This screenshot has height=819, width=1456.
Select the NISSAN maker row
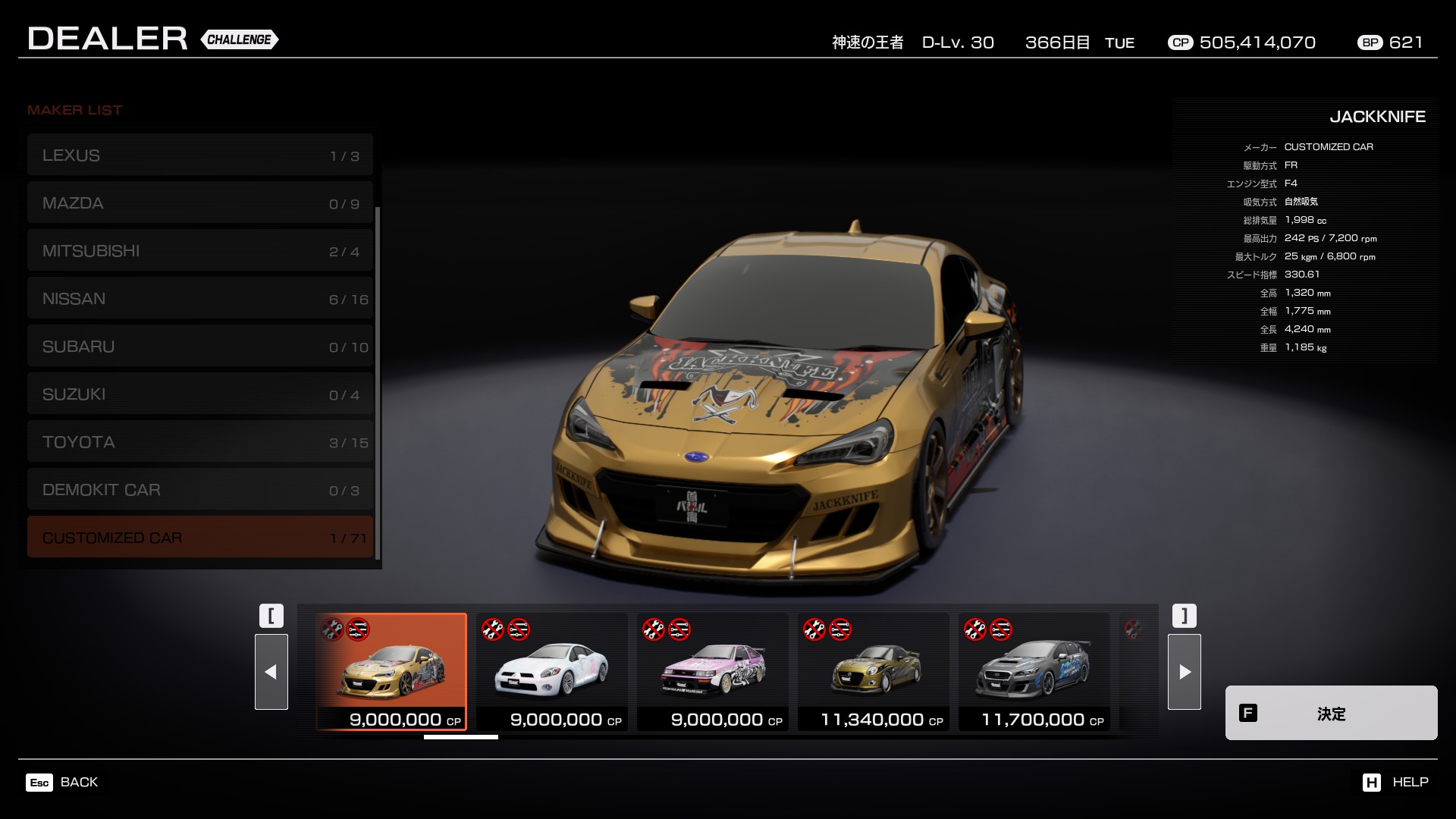[x=200, y=299]
